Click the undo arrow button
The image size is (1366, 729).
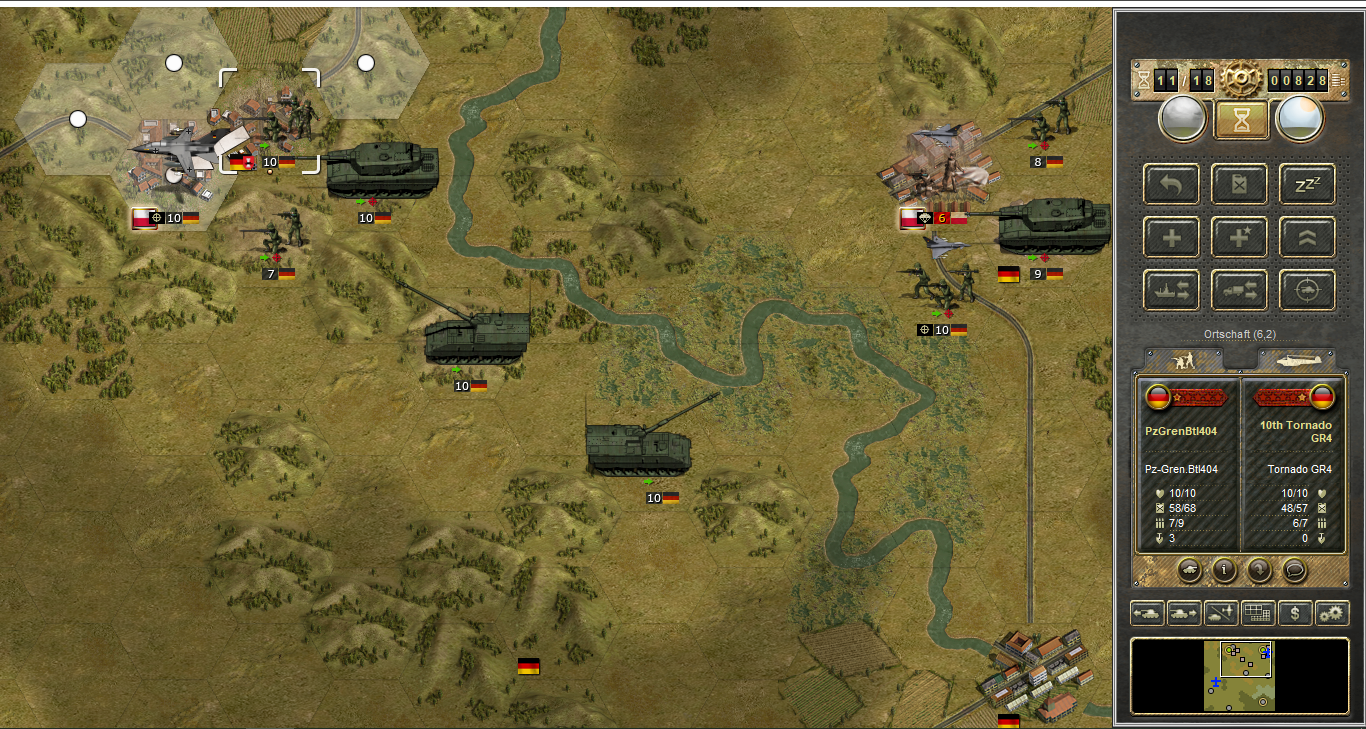tap(1171, 185)
